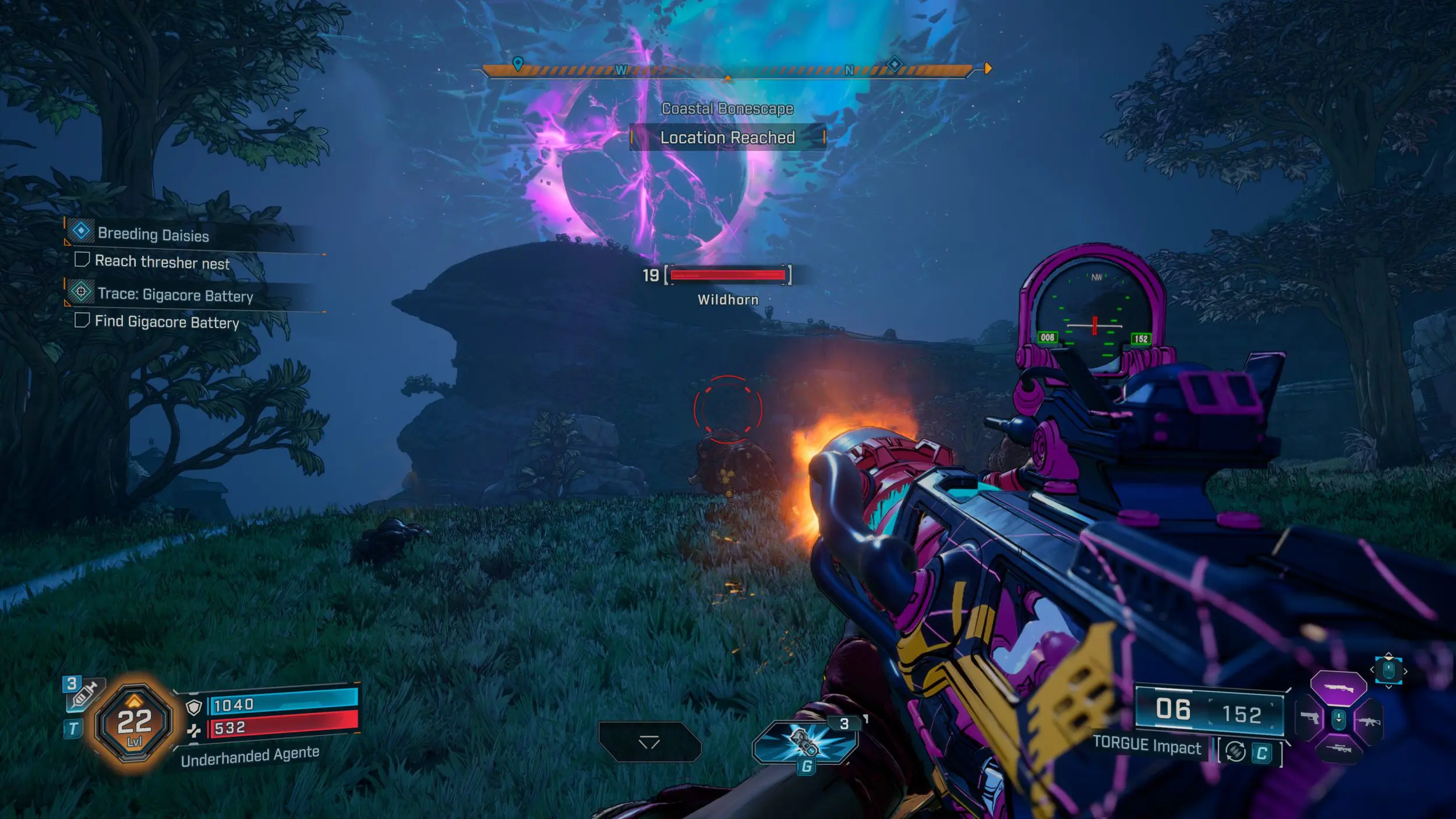Click the compass bar at the top
The image size is (1456, 819).
click(x=727, y=70)
